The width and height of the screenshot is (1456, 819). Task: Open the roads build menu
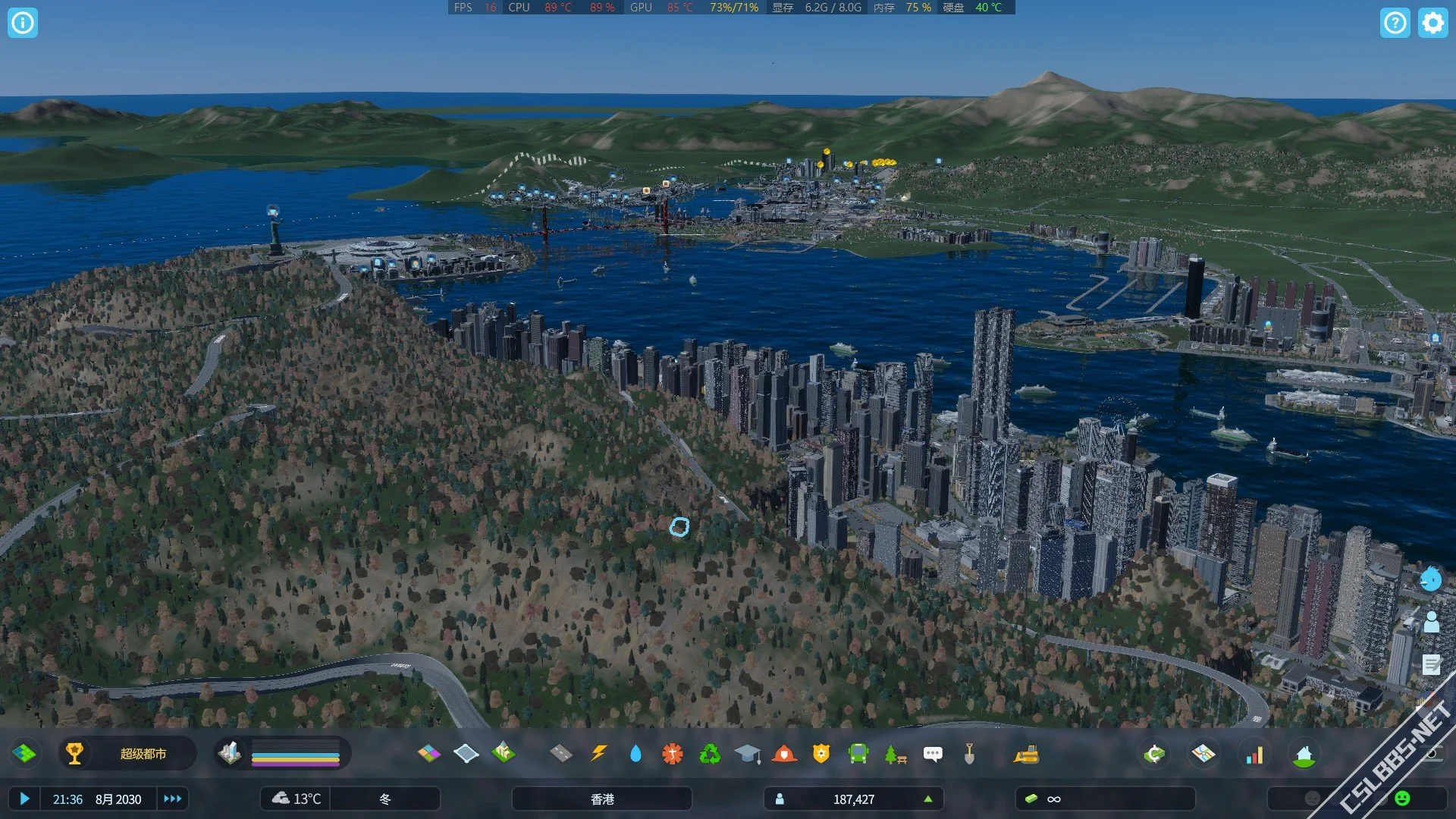click(560, 754)
